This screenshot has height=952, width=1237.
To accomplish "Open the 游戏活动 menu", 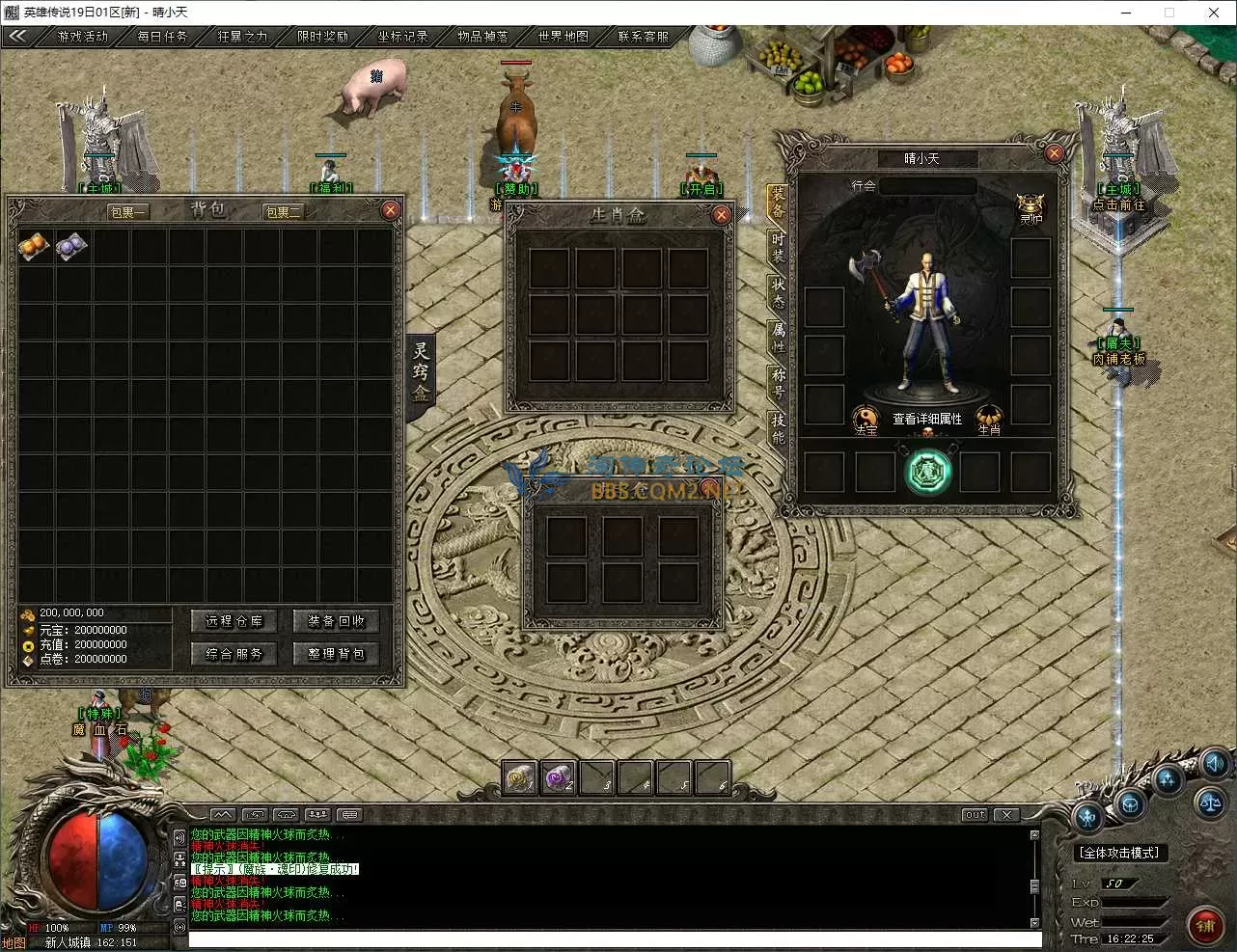I will 82,37.
